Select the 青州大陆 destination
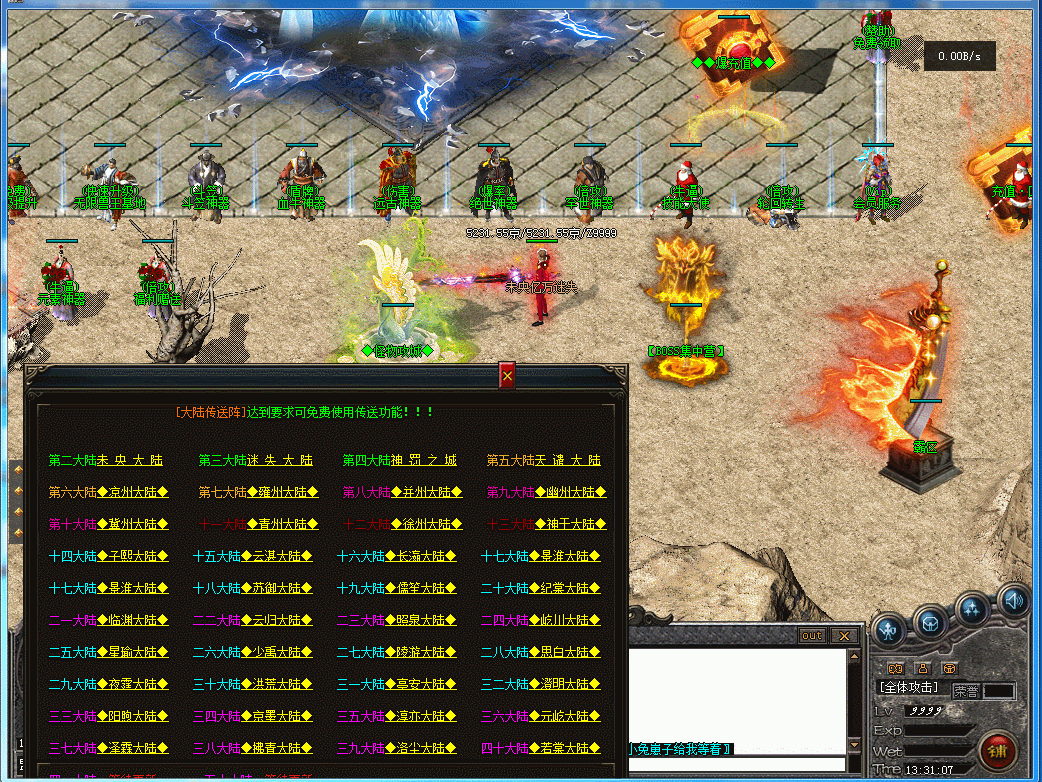 (255, 524)
